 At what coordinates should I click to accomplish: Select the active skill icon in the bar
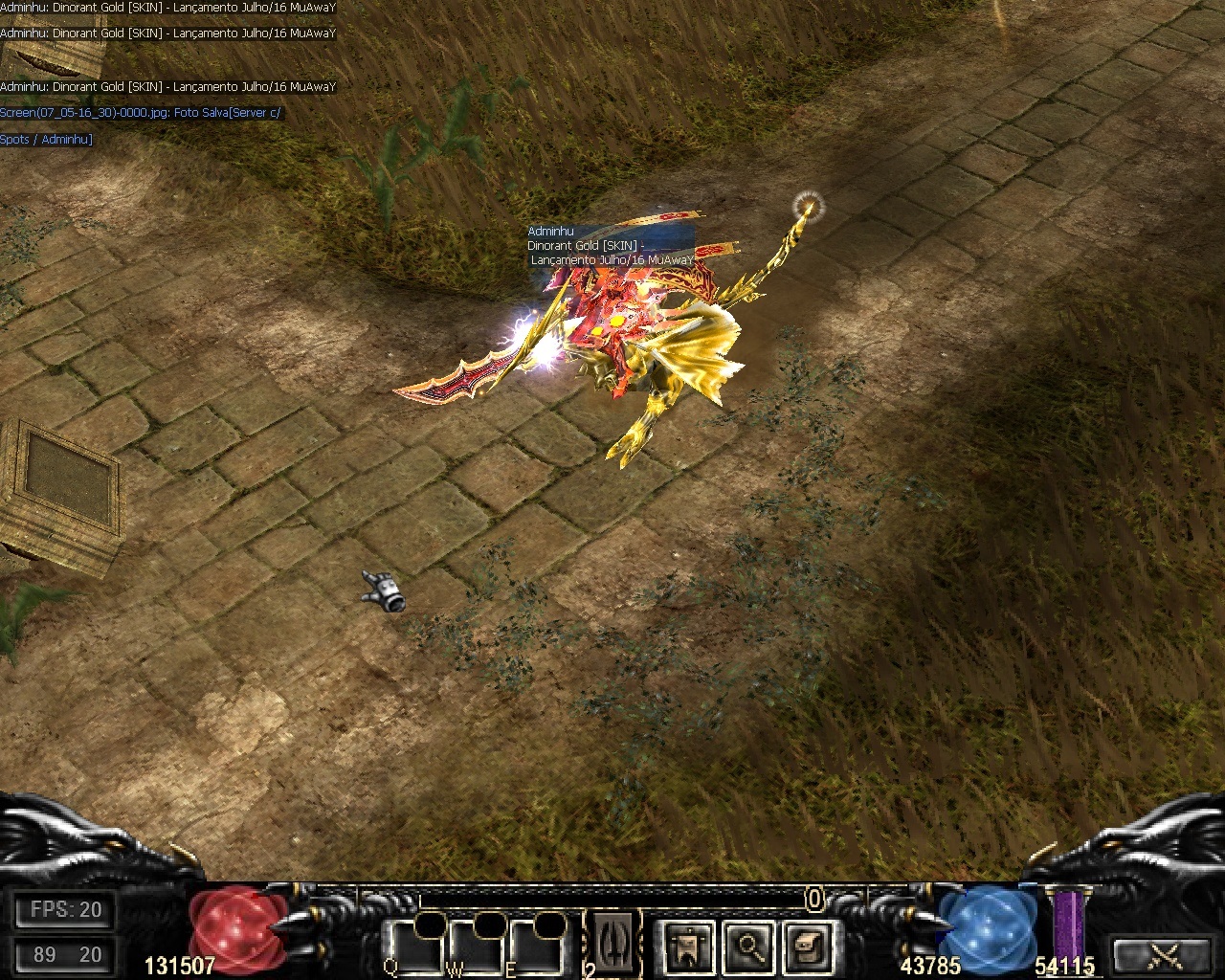coord(612,945)
